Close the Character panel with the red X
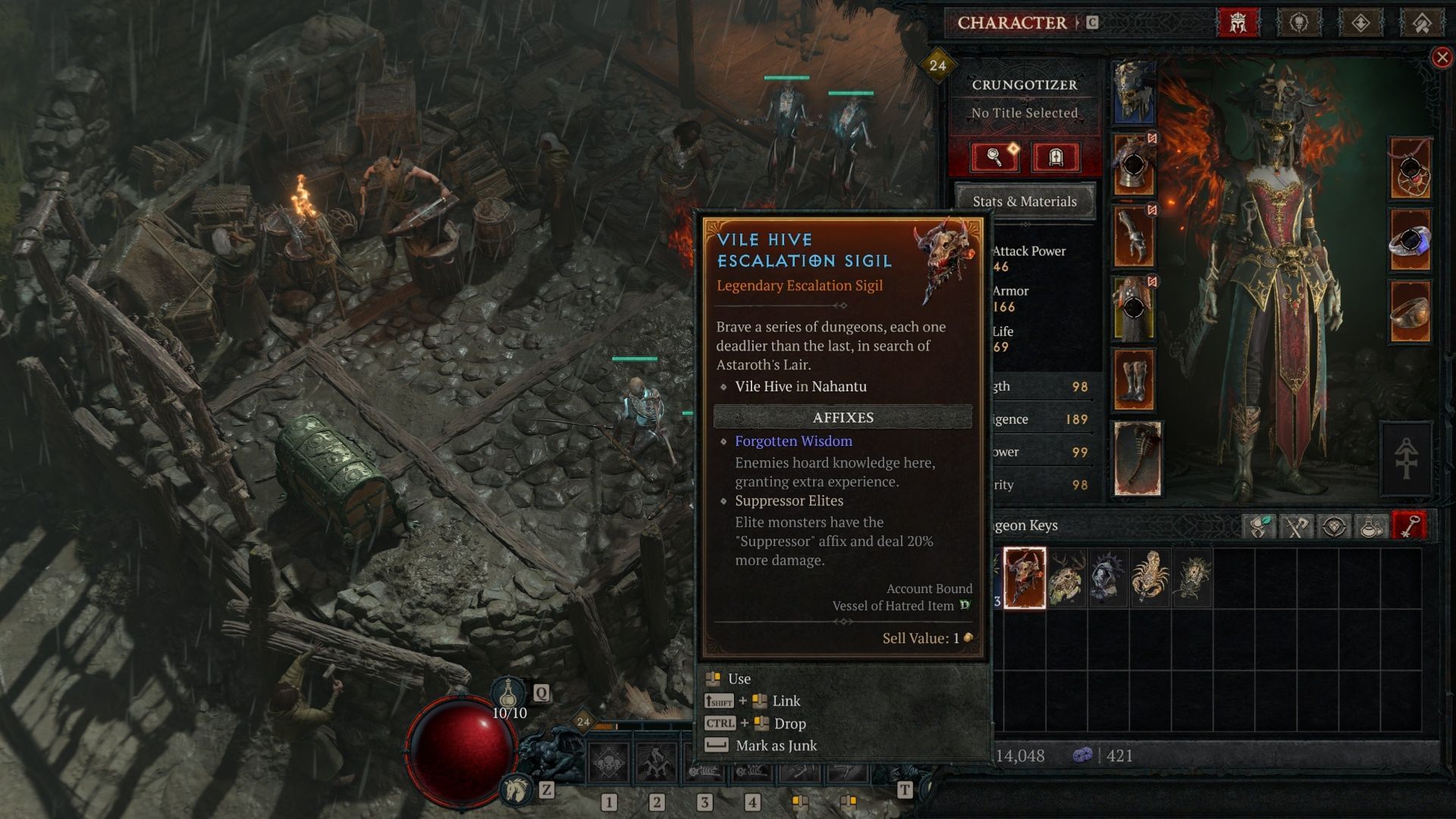The width and height of the screenshot is (1456, 819). click(x=1442, y=58)
